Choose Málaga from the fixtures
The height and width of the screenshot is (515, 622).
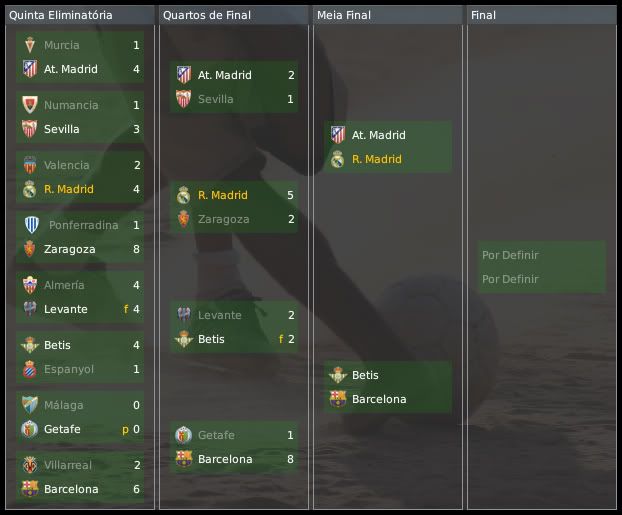click(x=63, y=405)
